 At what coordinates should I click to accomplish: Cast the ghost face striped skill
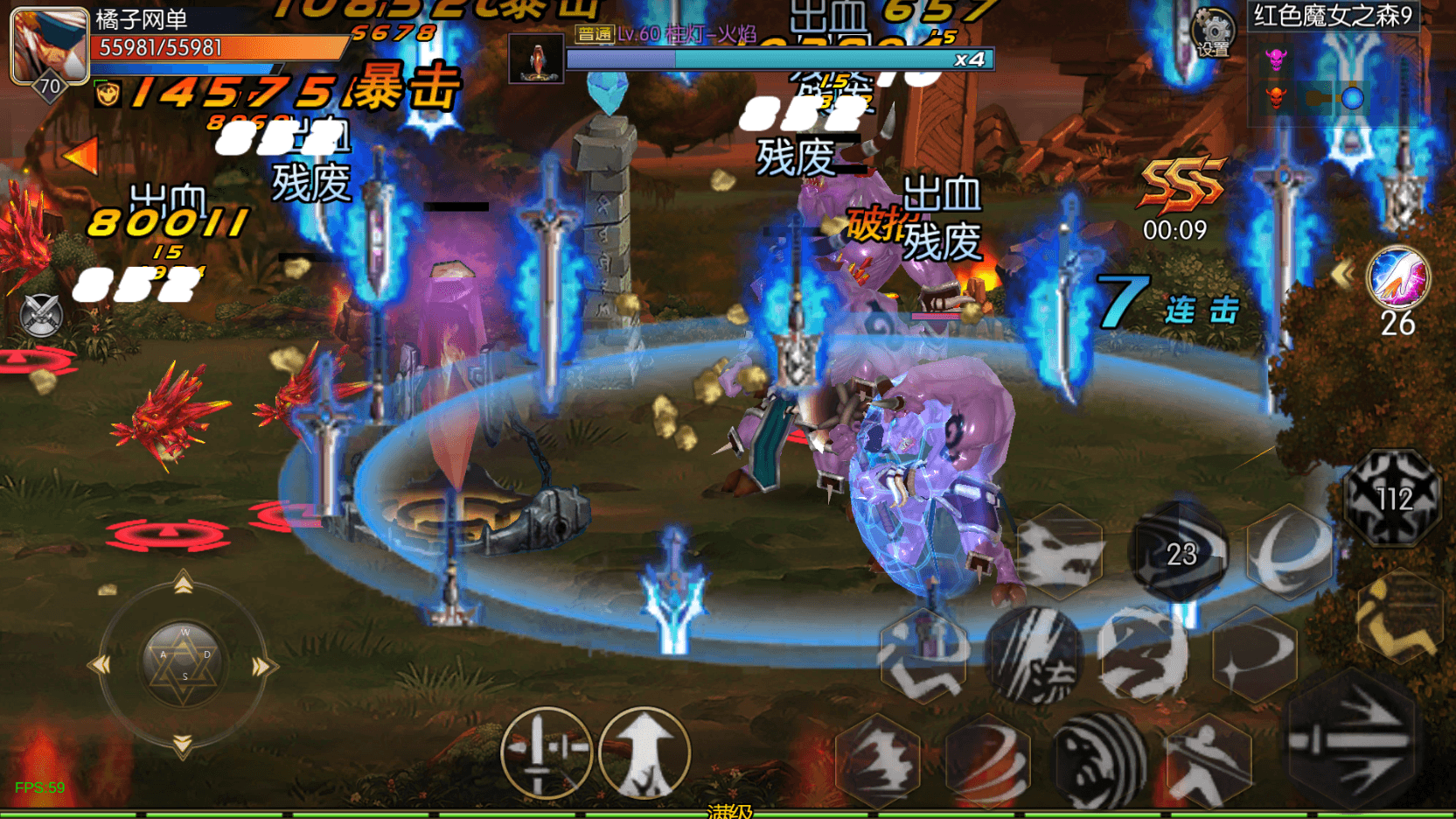pos(1098,761)
